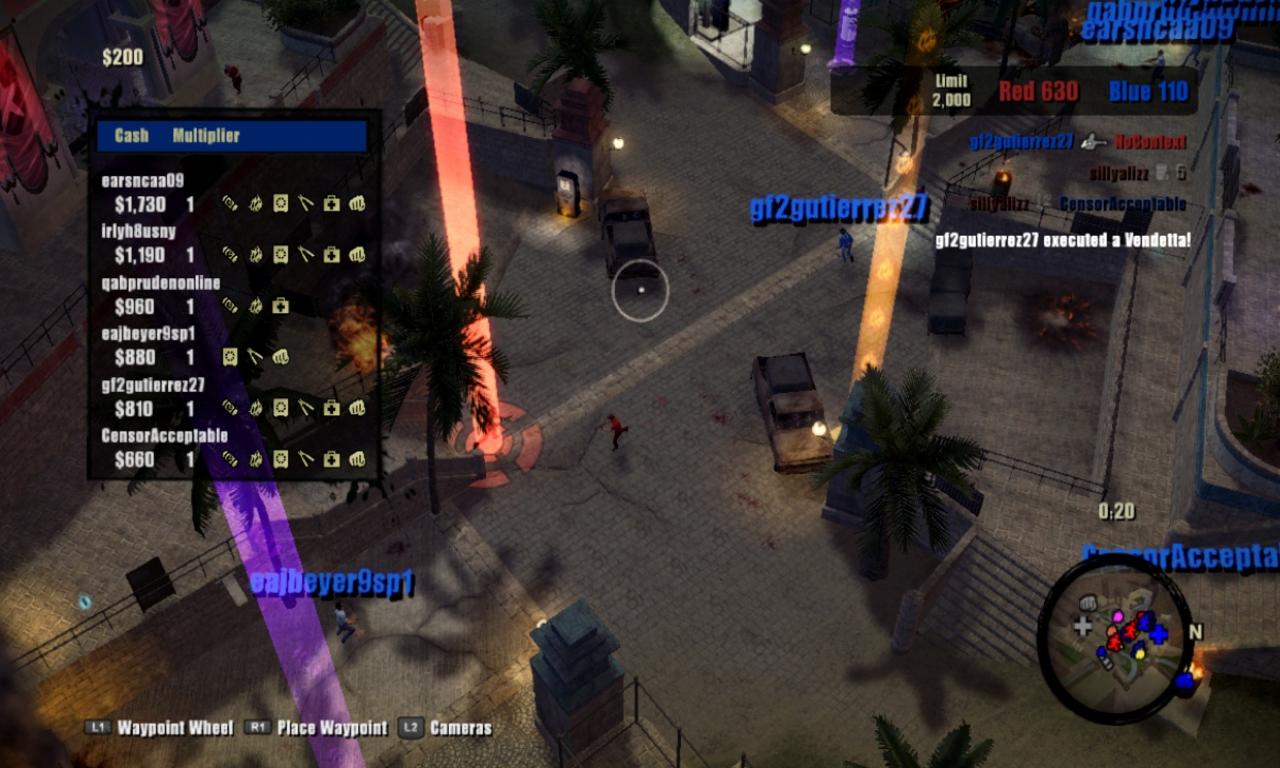Select the Blue 110 team score
Image resolution: width=1280 pixels, height=768 pixels.
tap(1146, 91)
